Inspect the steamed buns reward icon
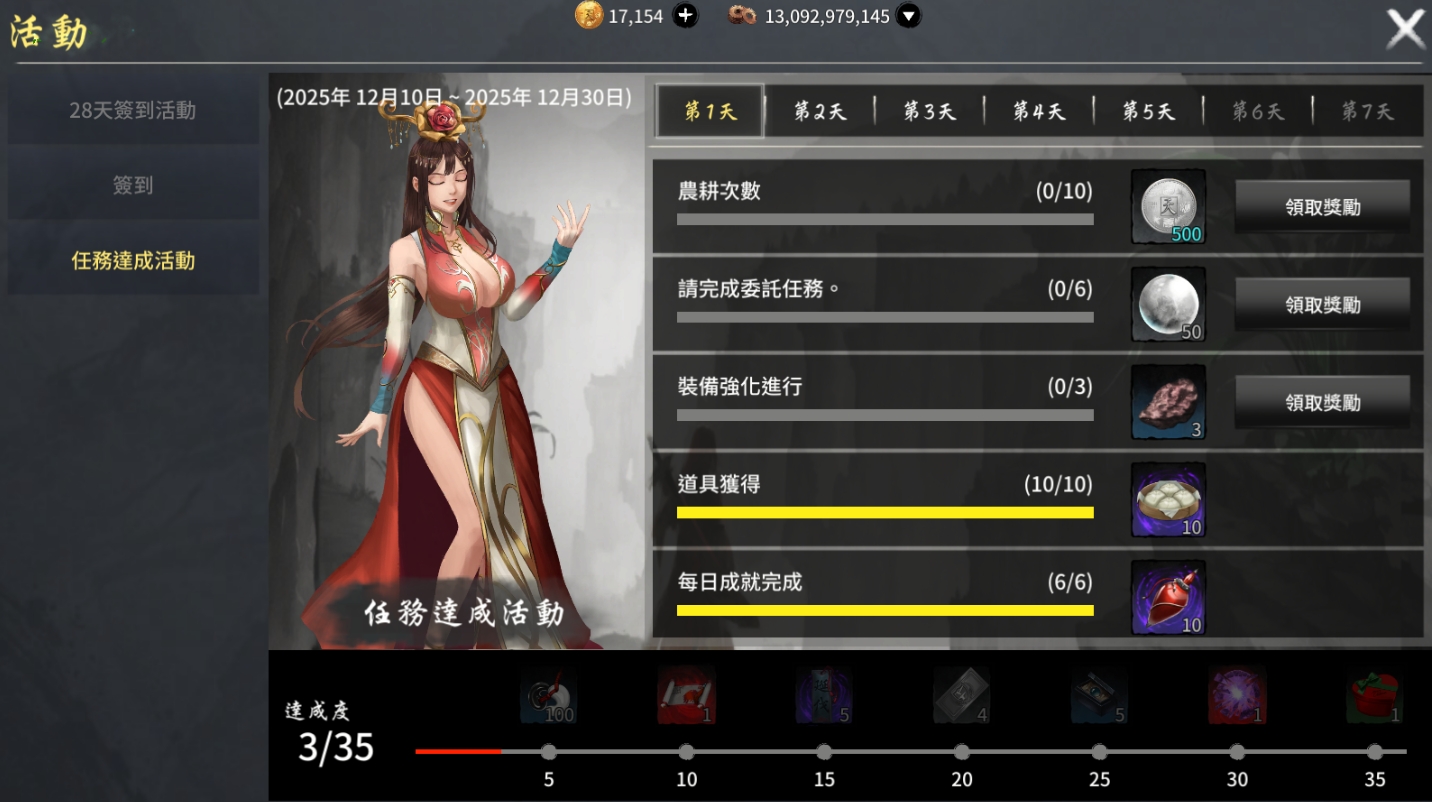 point(1168,500)
